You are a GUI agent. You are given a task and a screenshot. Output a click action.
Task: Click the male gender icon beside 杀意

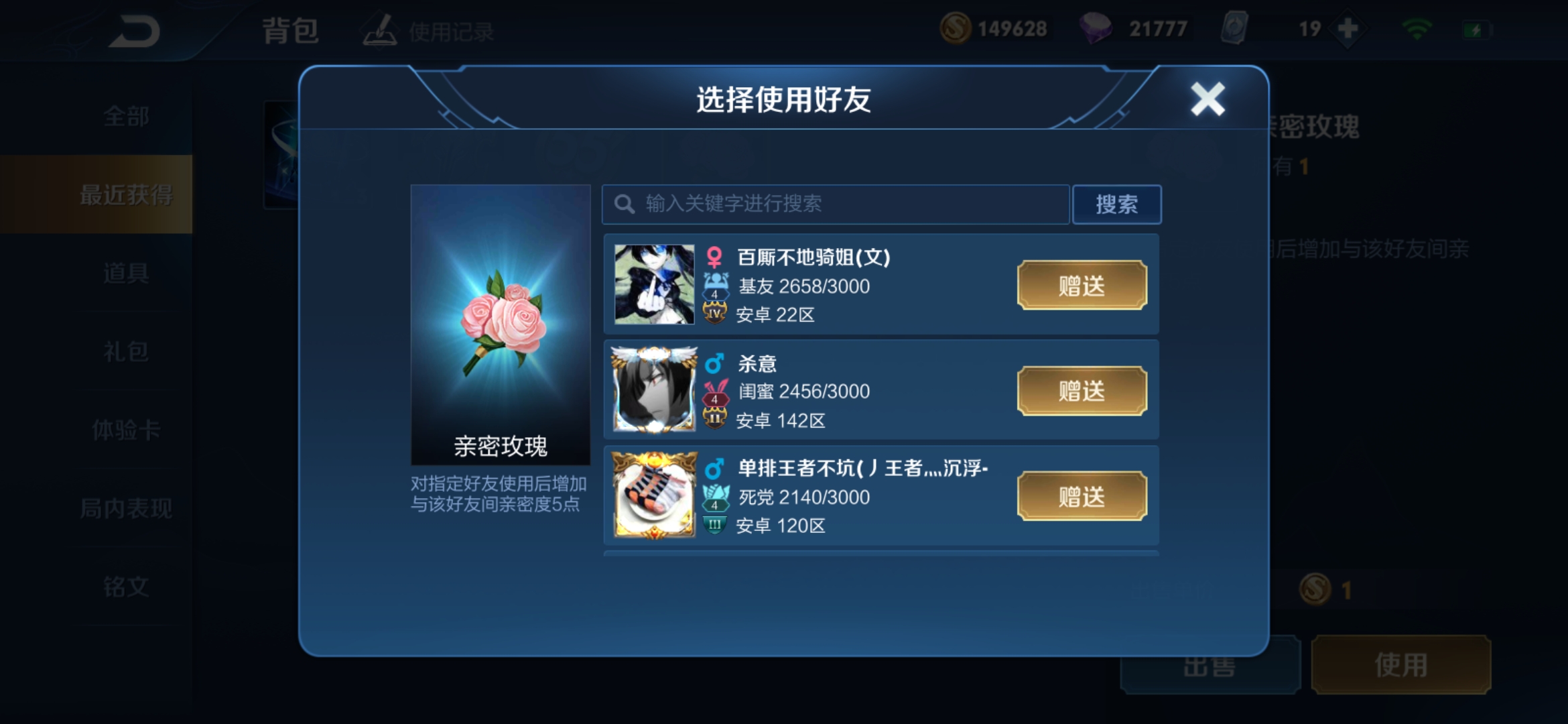coord(715,364)
